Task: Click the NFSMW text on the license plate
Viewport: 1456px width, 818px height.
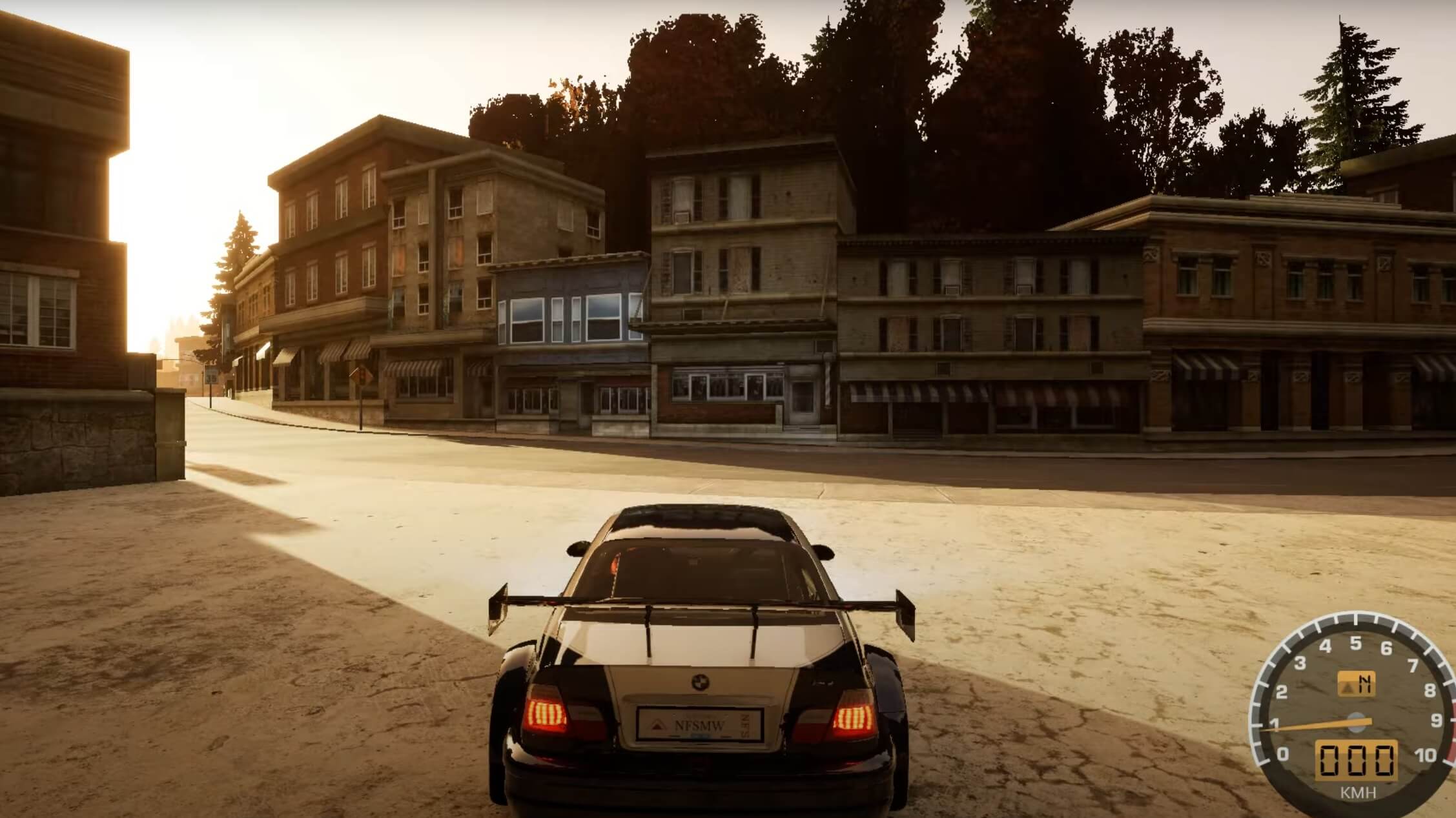Action: point(699,726)
